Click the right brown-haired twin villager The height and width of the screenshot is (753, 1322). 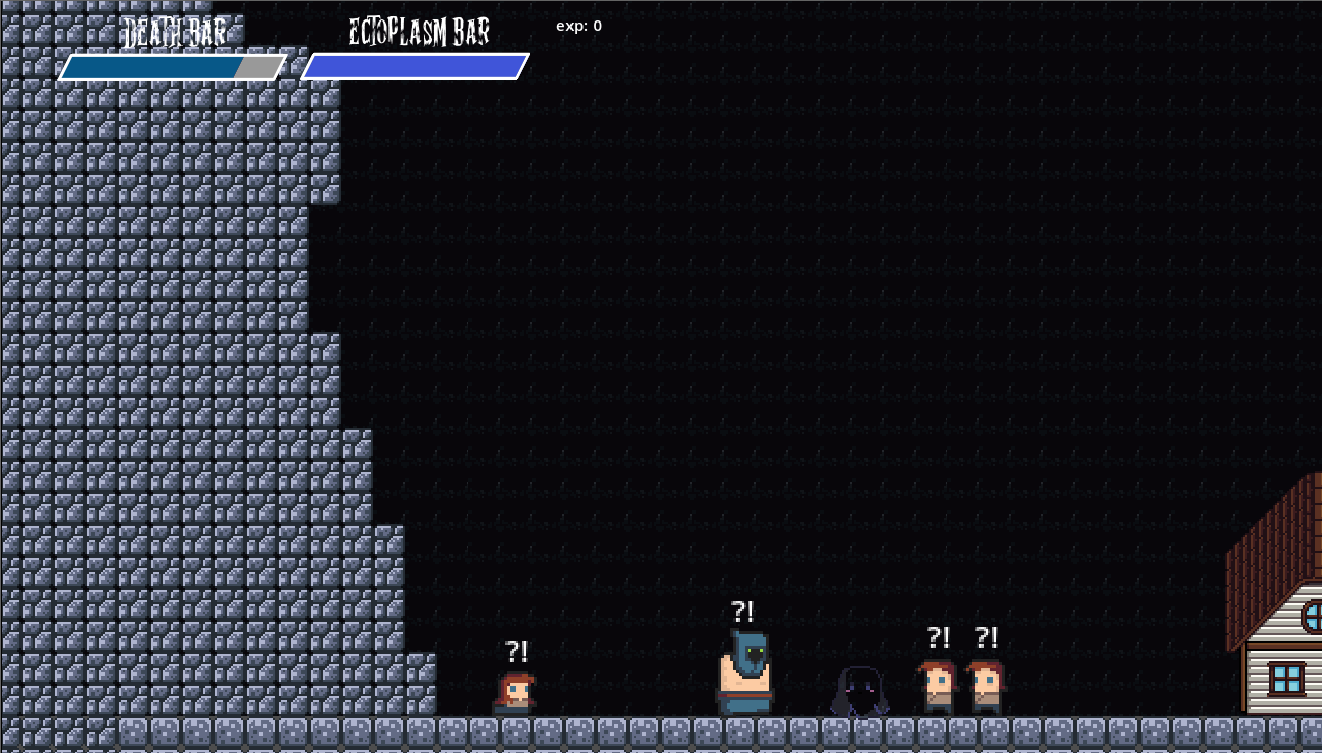pos(987,687)
